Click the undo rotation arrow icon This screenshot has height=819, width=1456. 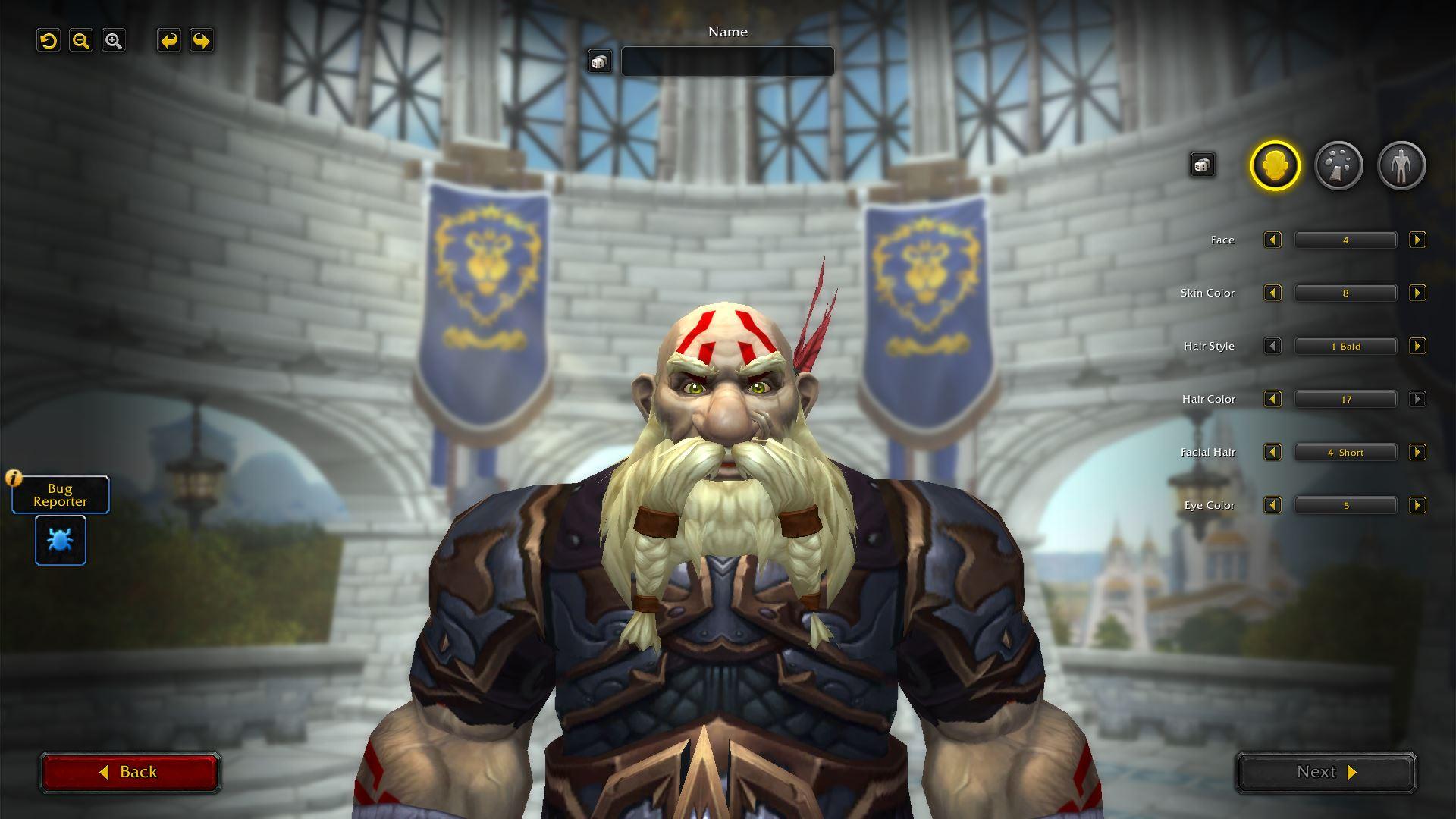coord(49,41)
